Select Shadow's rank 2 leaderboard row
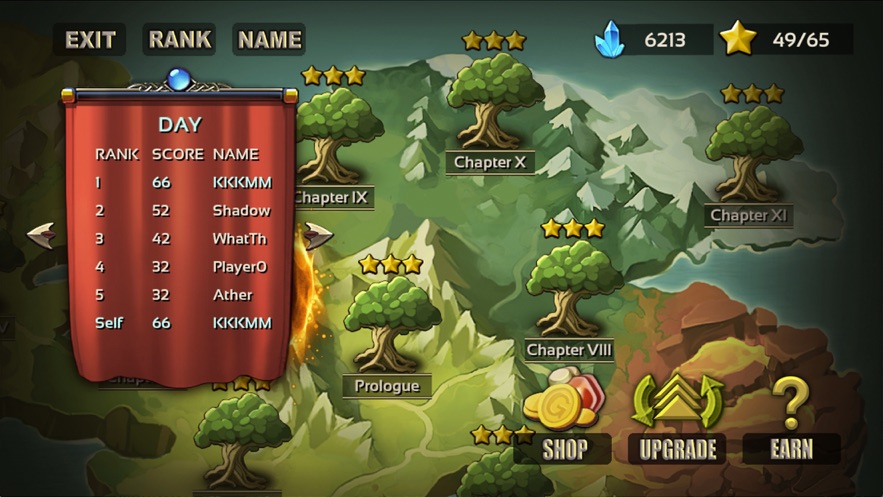883x497 pixels. (182, 211)
